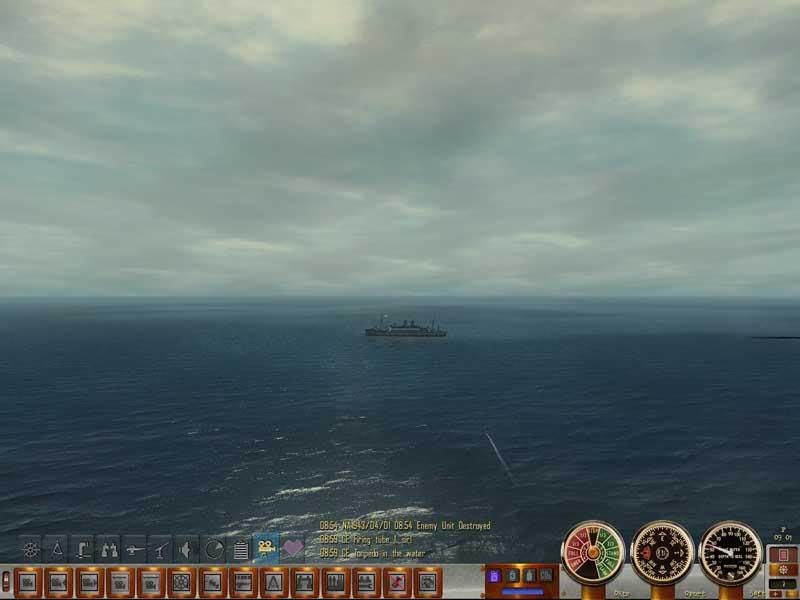The width and height of the screenshot is (800, 600).
Task: Man the deck gun icon
Action: click(x=135, y=549)
